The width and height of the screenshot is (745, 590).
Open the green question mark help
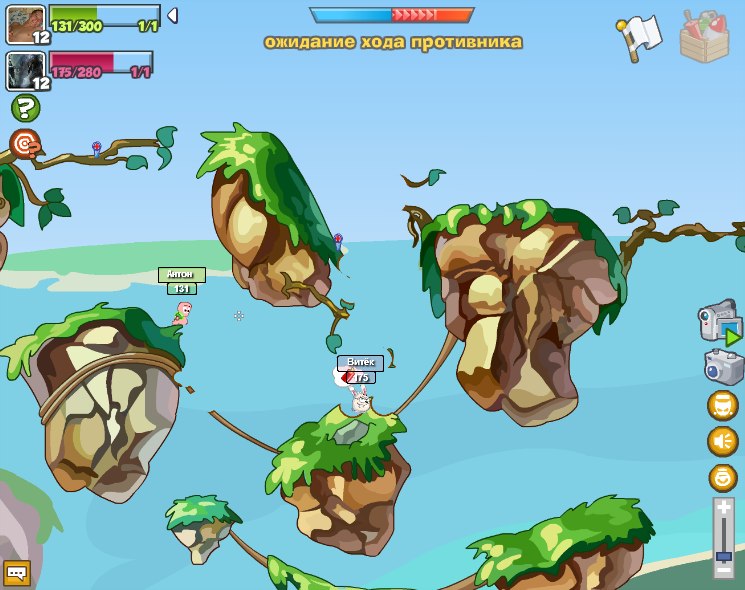pyautogui.click(x=25, y=108)
